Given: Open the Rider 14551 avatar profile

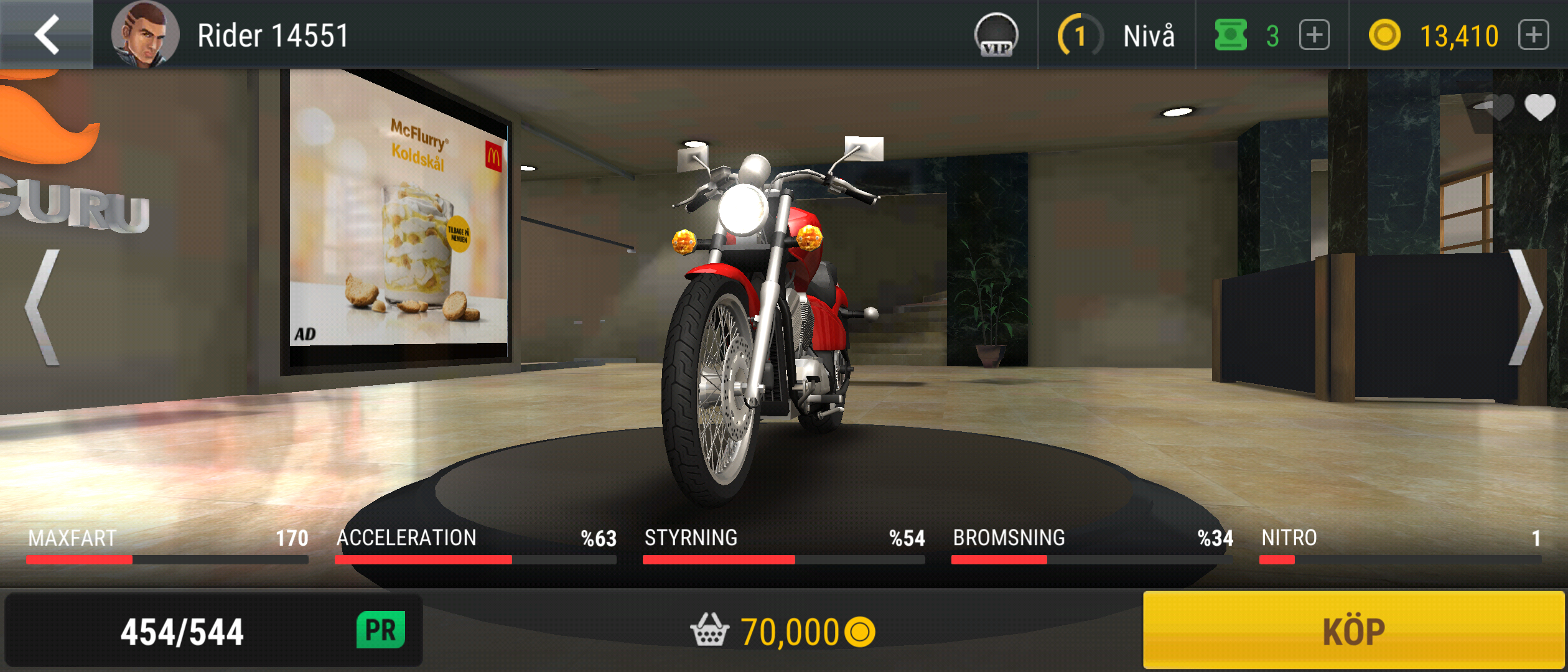Looking at the screenshot, I should pos(145,34).
